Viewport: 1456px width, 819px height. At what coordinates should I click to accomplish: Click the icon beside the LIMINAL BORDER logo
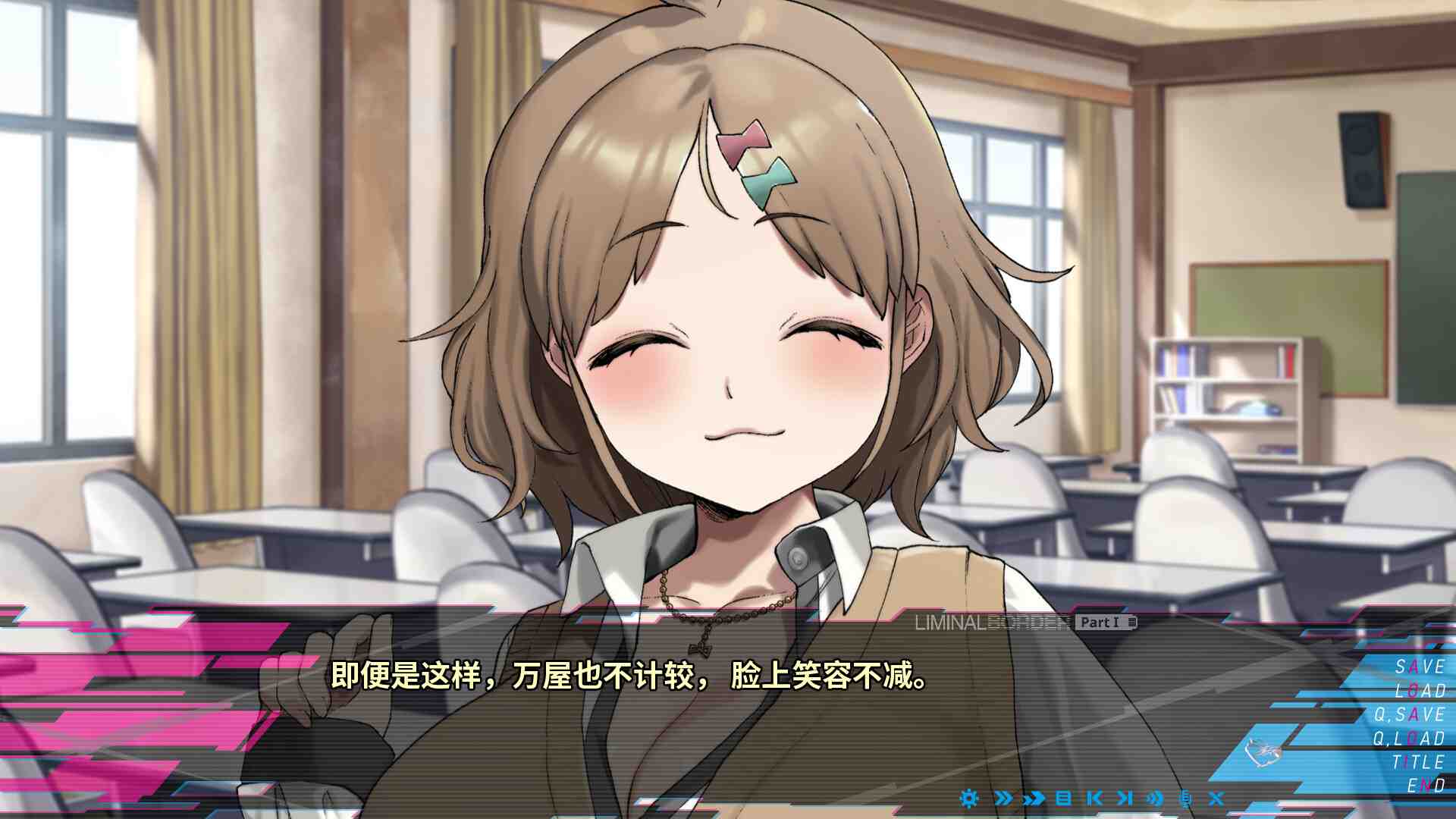(1131, 624)
